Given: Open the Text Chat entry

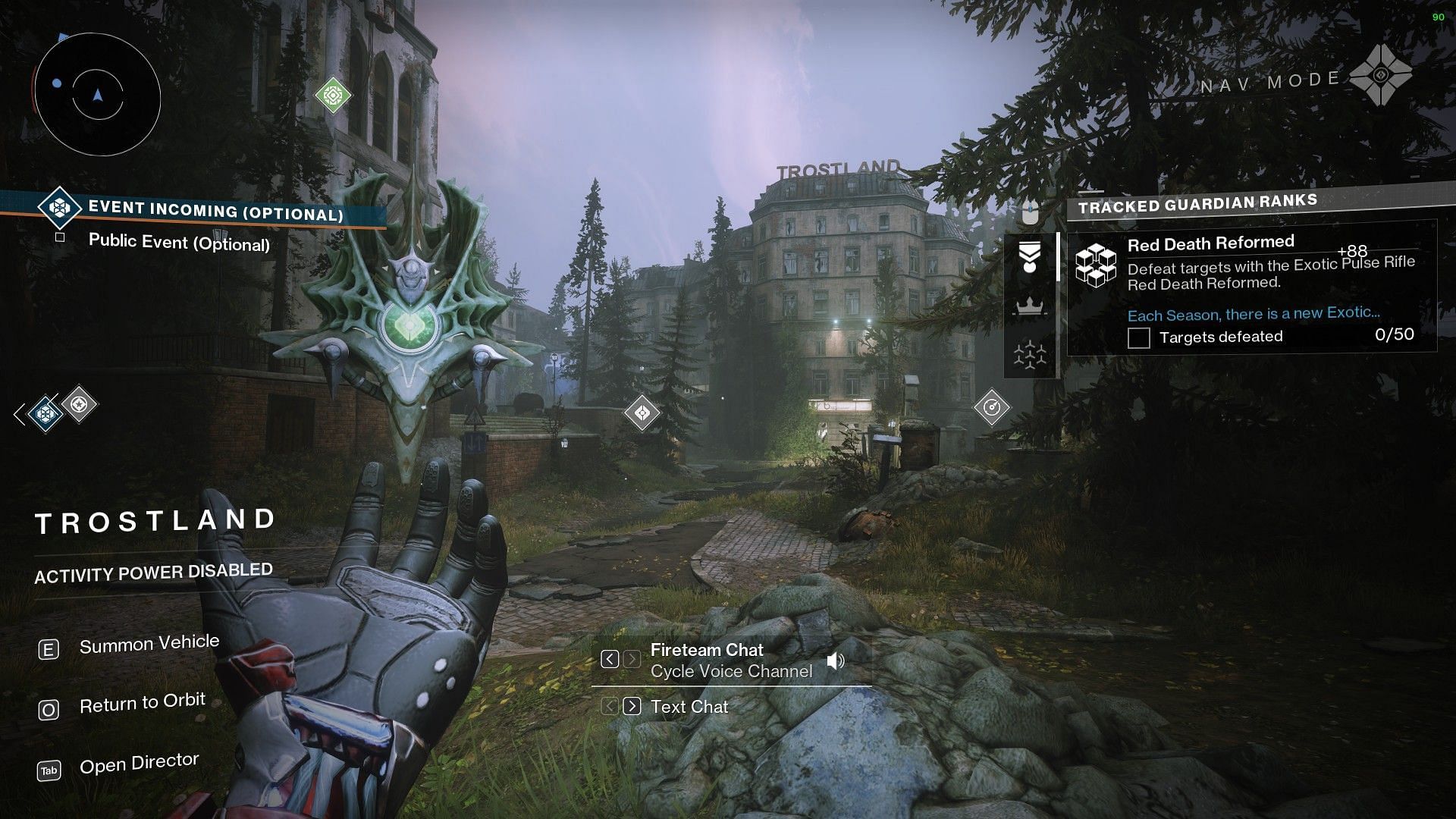Looking at the screenshot, I should (x=689, y=707).
